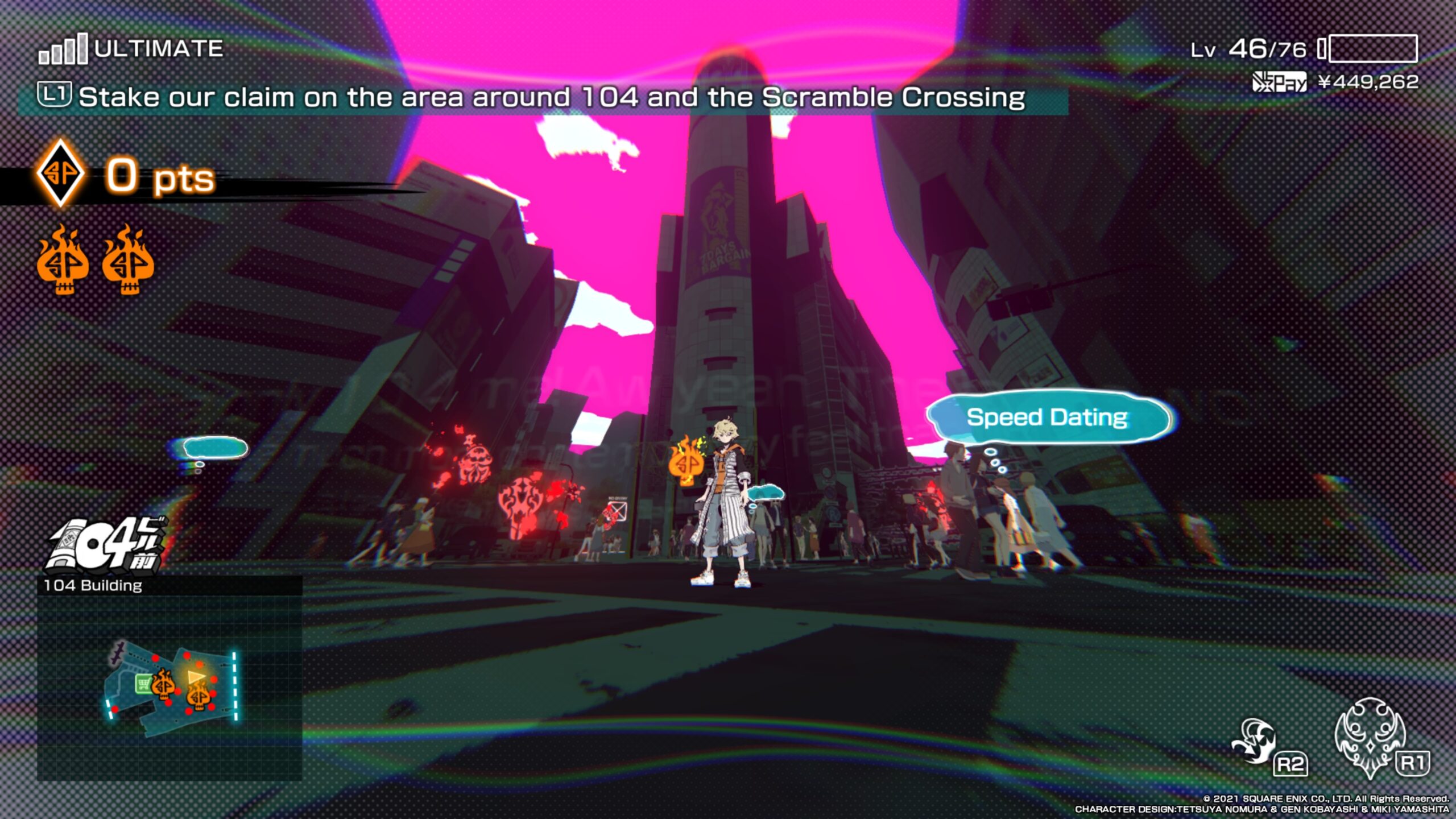Click the green shop cart marker on minimap
The height and width of the screenshot is (819, 1456).
(142, 682)
